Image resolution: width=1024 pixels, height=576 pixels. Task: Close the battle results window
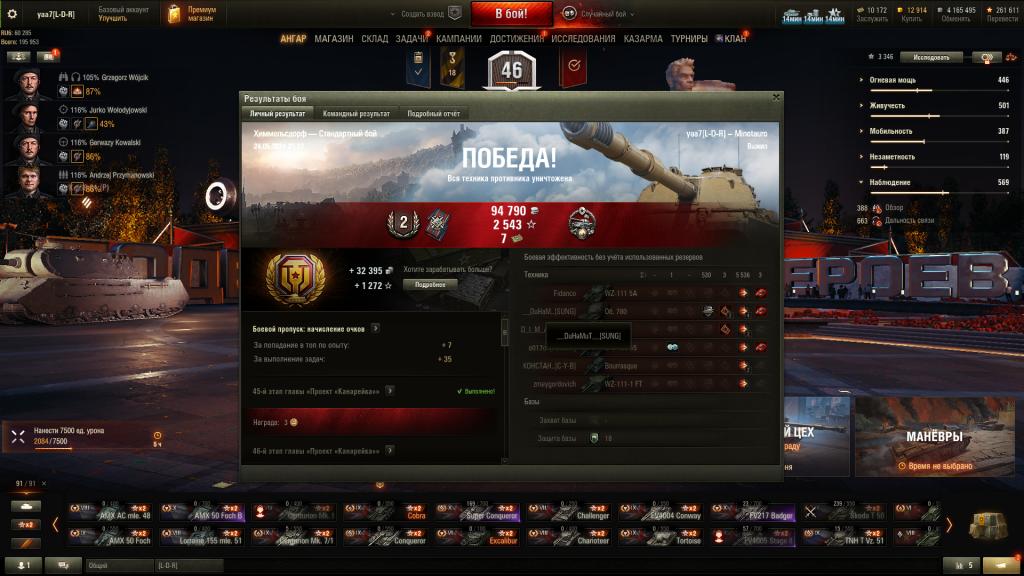pos(776,98)
